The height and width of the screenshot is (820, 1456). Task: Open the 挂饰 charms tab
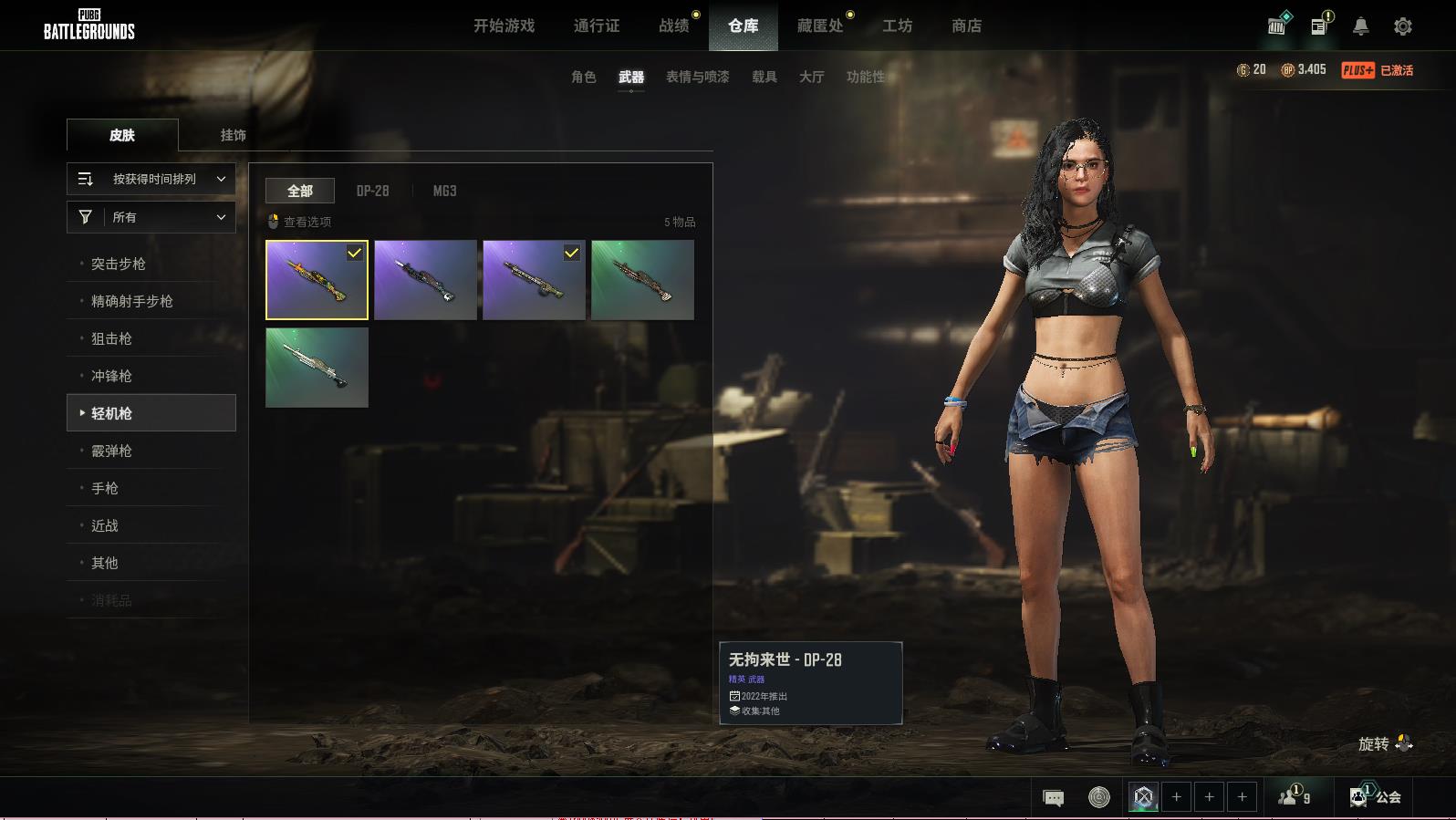(x=233, y=135)
